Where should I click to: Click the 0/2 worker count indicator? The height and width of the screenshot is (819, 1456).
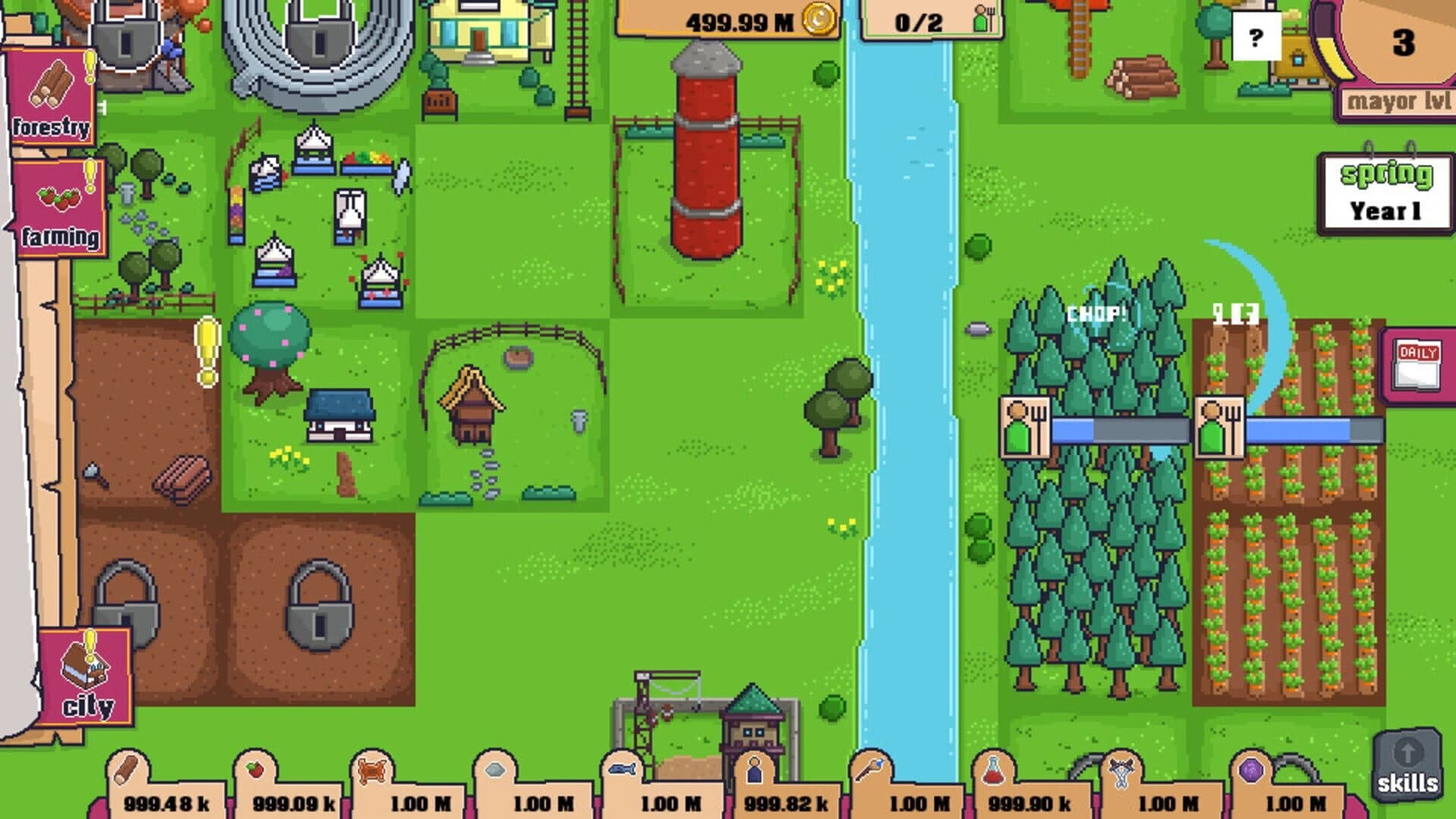[920, 21]
